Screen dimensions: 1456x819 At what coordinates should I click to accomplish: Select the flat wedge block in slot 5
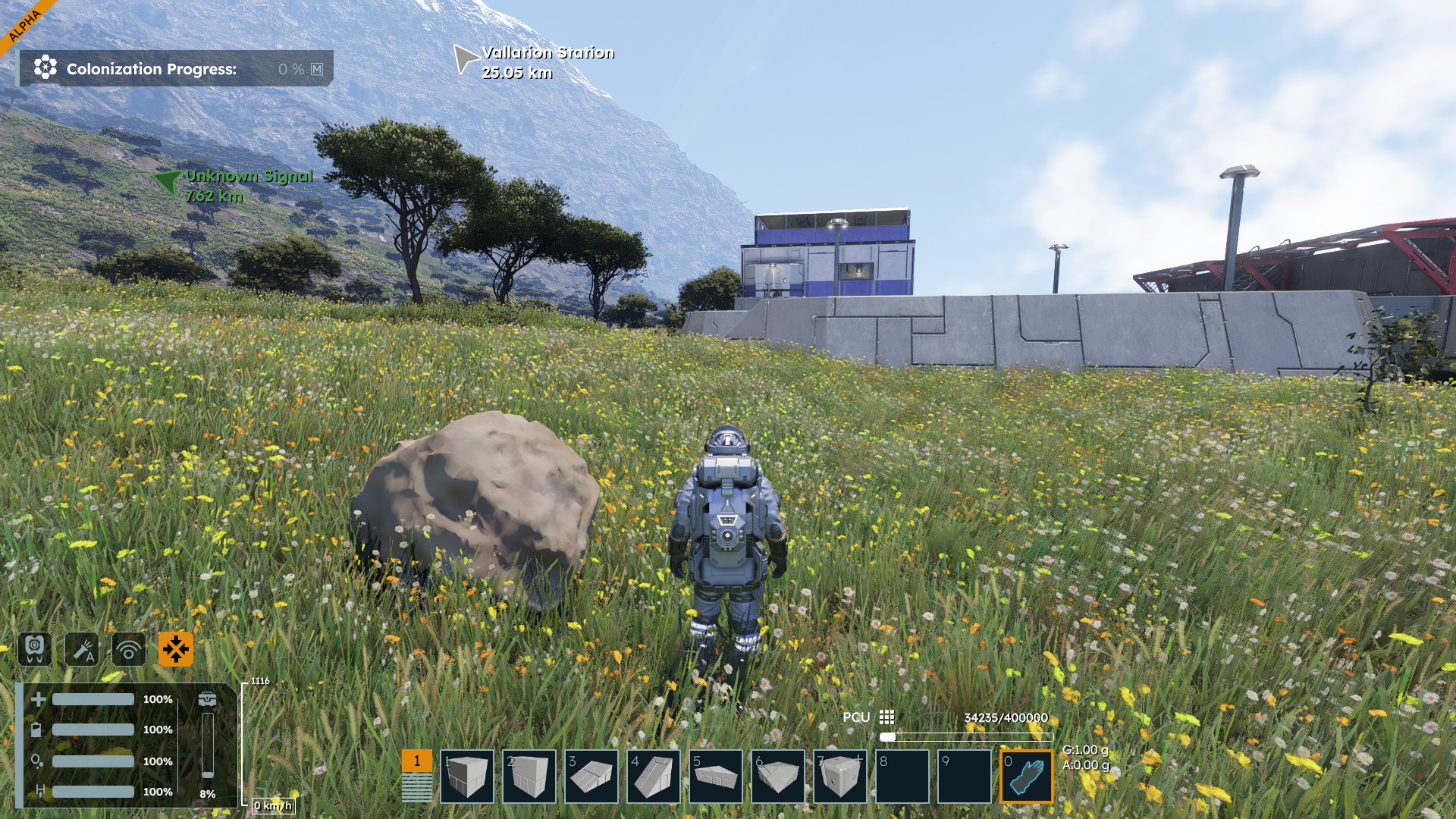click(715, 776)
